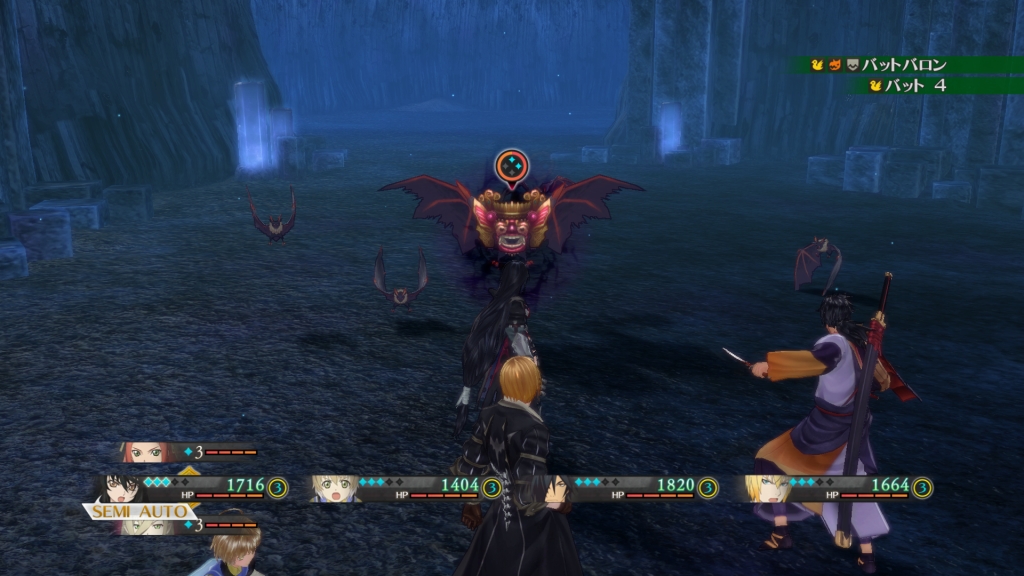Select Velvet's black-haired party portrait
The height and width of the screenshot is (576, 1024).
pyautogui.click(x=121, y=487)
